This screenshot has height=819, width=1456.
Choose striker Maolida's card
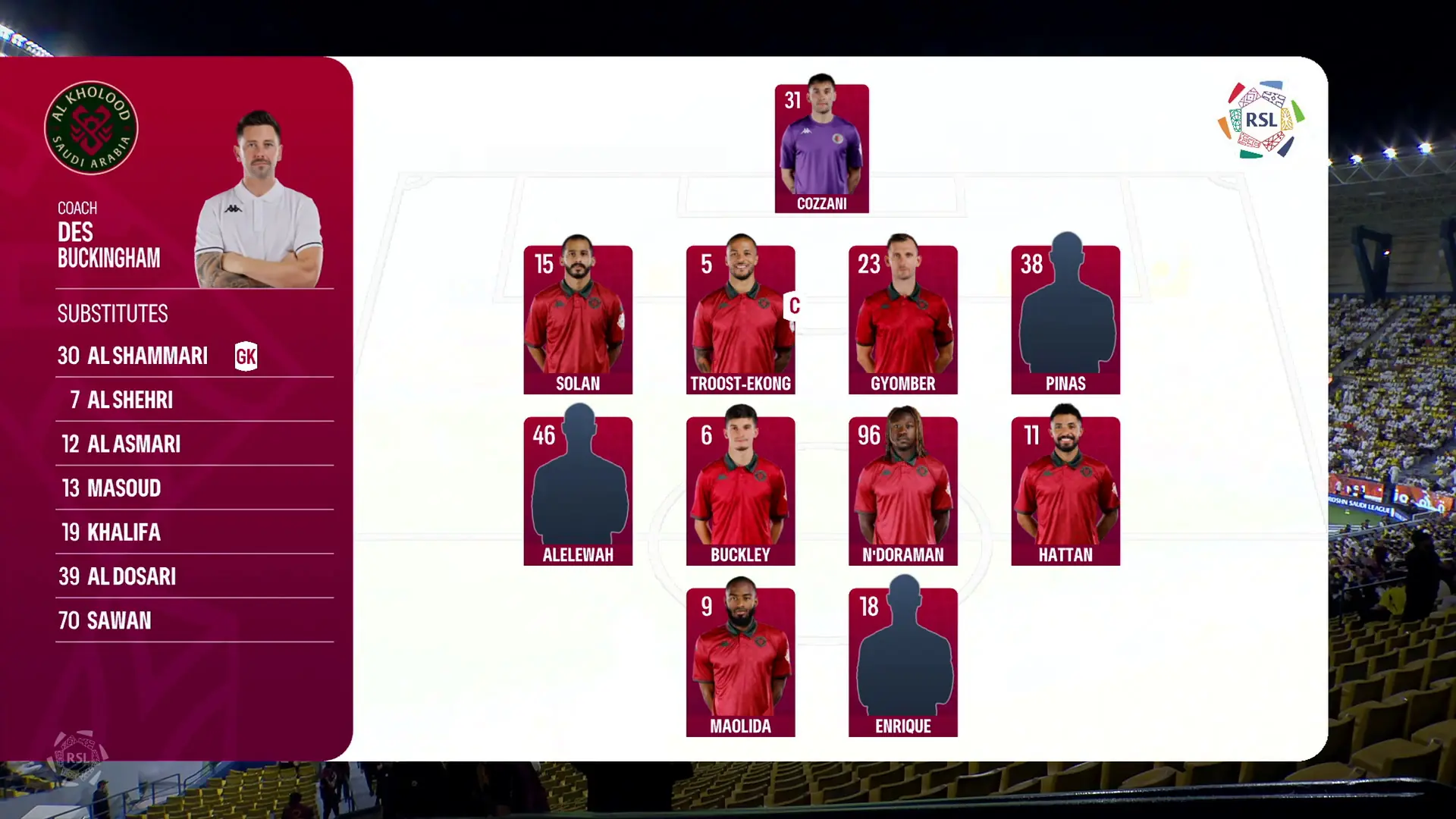click(740, 662)
